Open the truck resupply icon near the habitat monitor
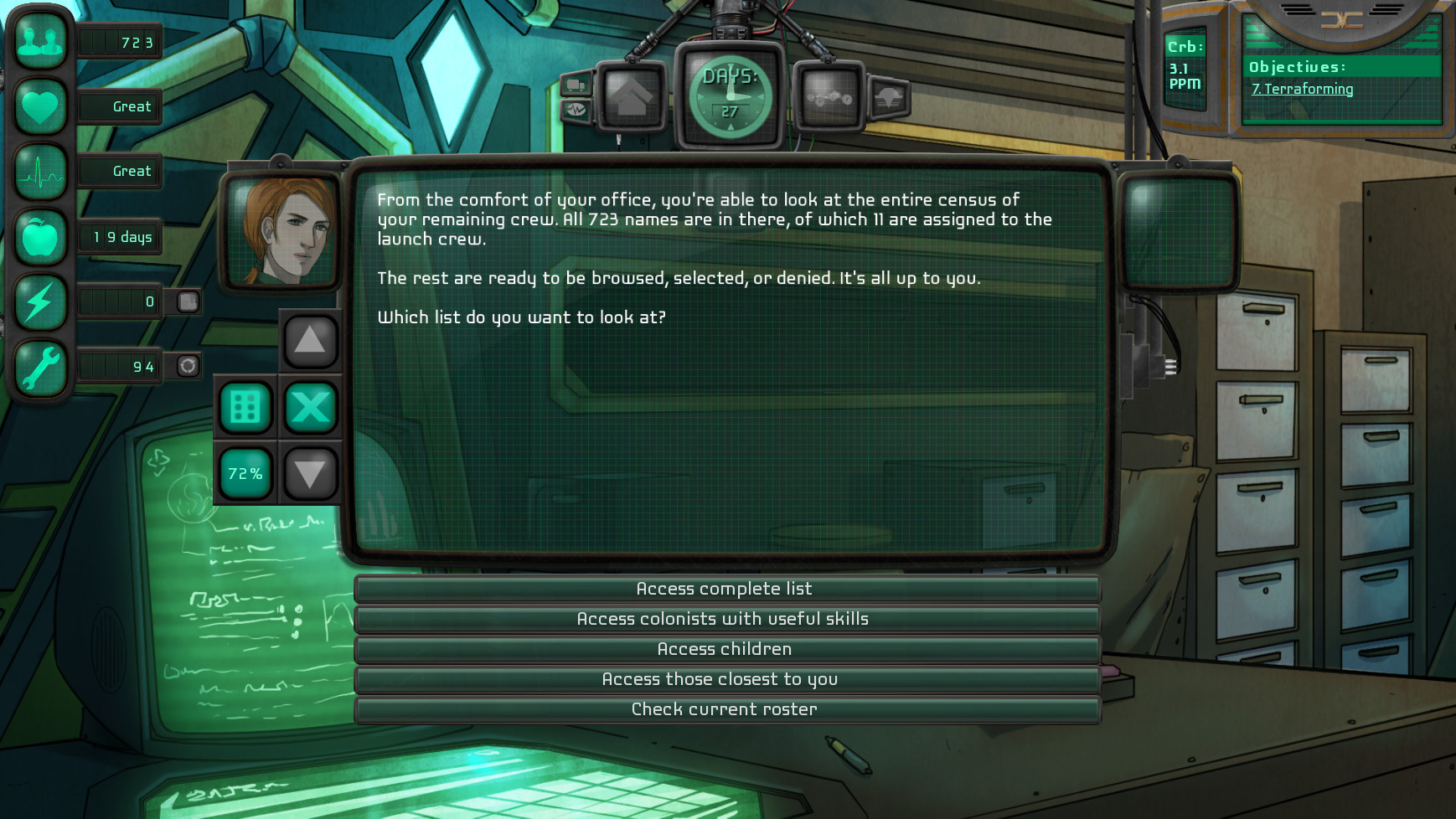 click(576, 84)
